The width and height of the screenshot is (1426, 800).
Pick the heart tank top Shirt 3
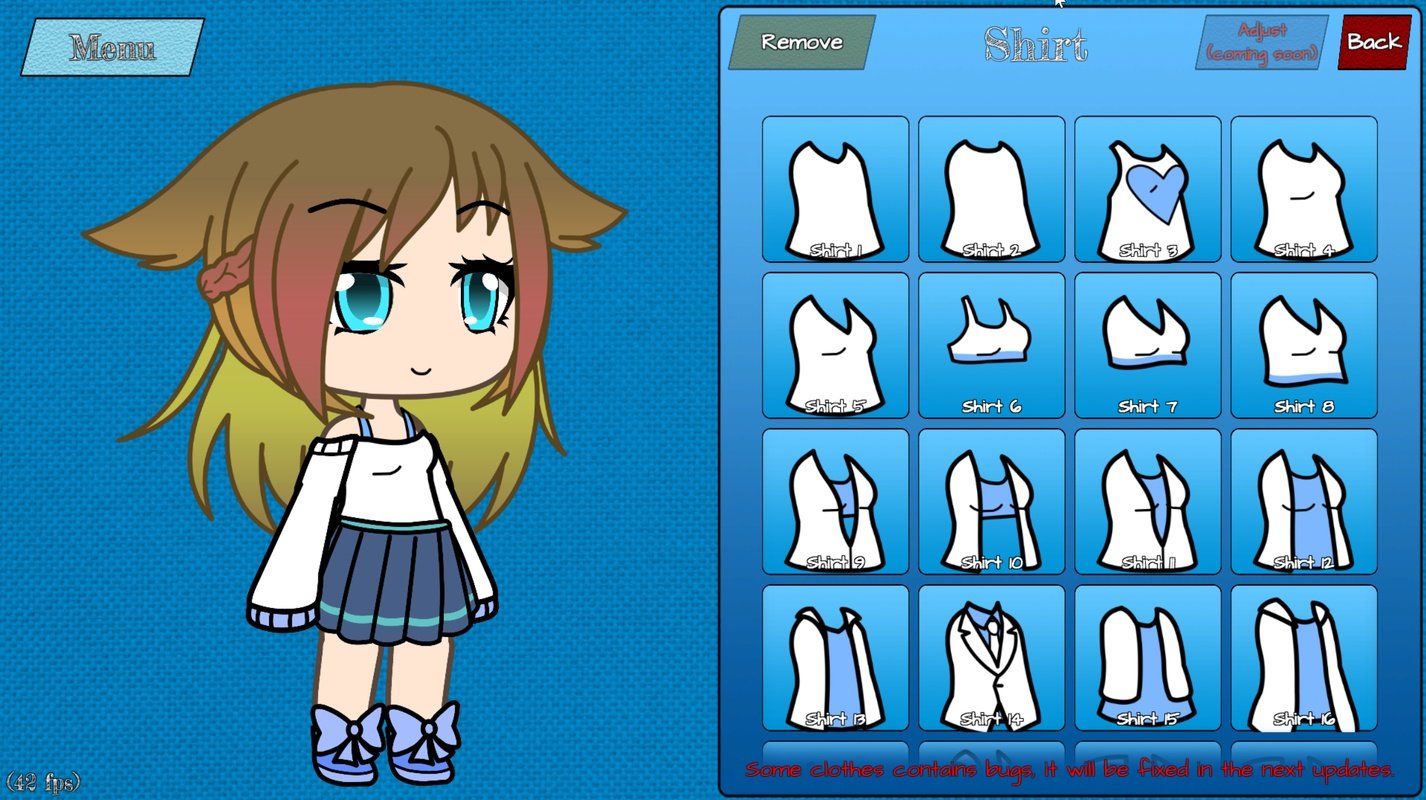pos(1147,189)
